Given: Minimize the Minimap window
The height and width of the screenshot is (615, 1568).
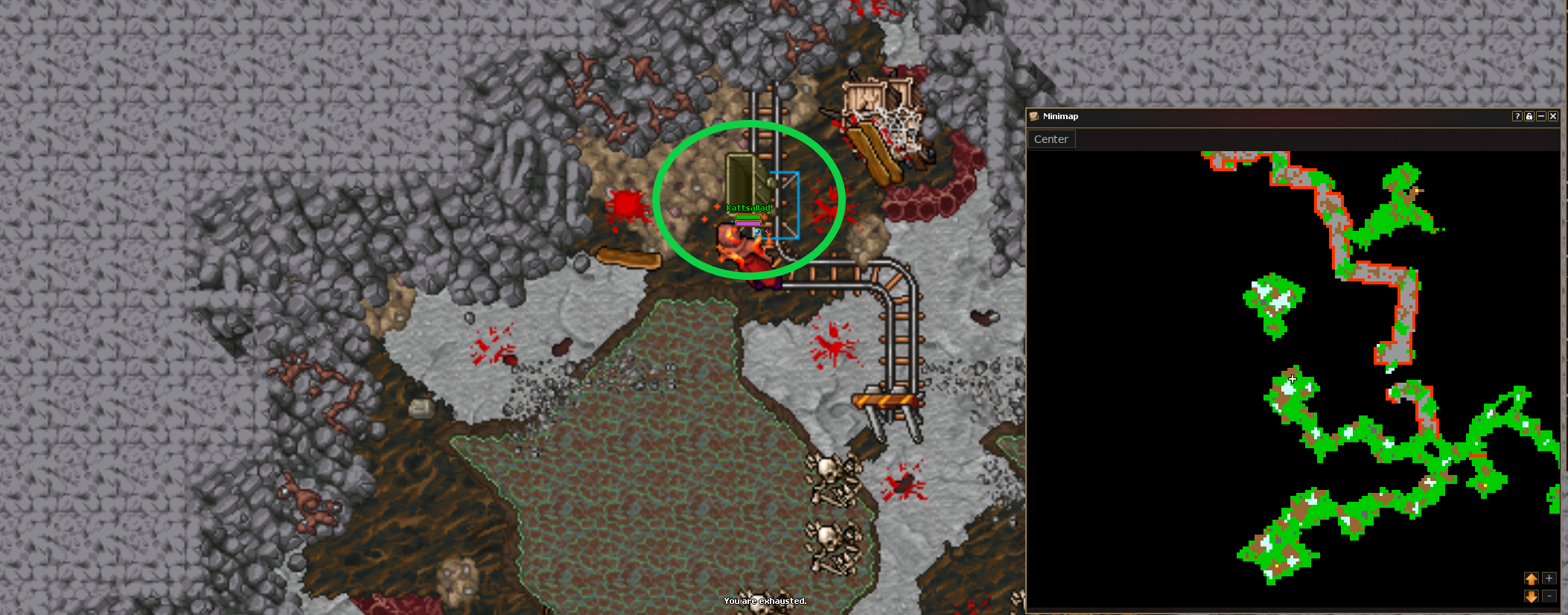Looking at the screenshot, I should (1541, 116).
